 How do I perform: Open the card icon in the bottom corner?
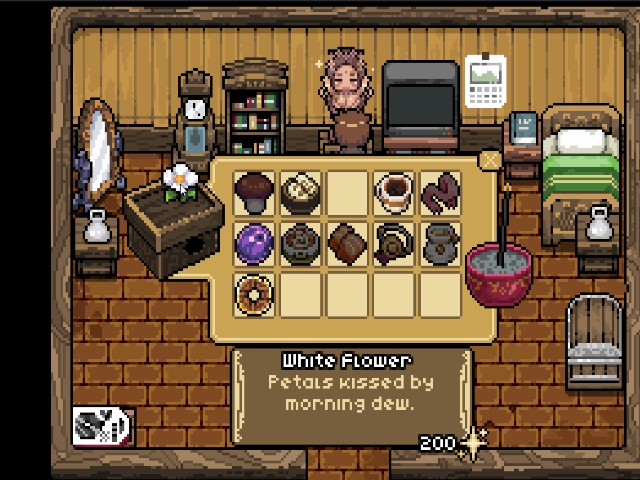[x=102, y=426]
